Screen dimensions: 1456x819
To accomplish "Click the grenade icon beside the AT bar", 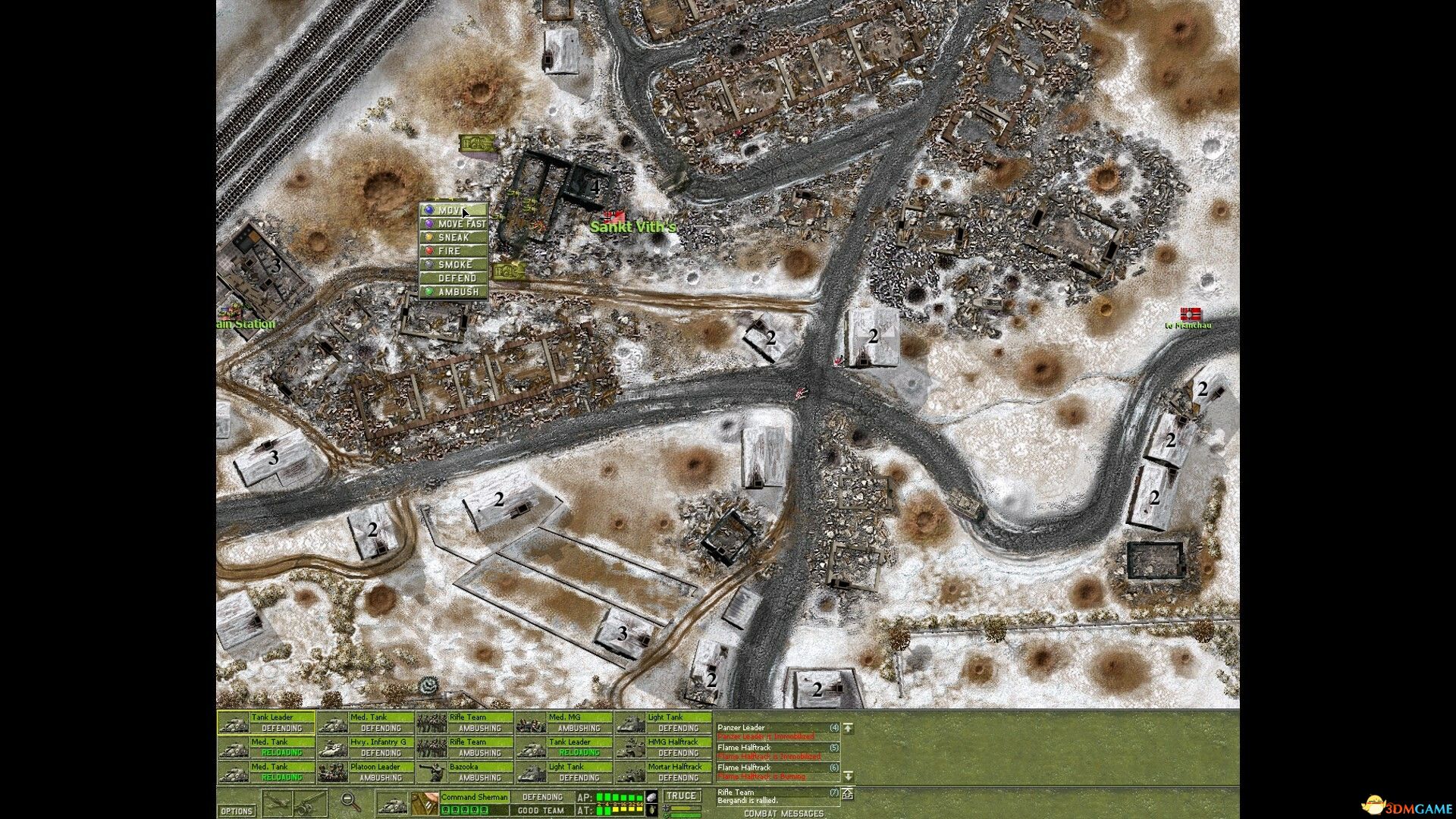I will [651, 810].
